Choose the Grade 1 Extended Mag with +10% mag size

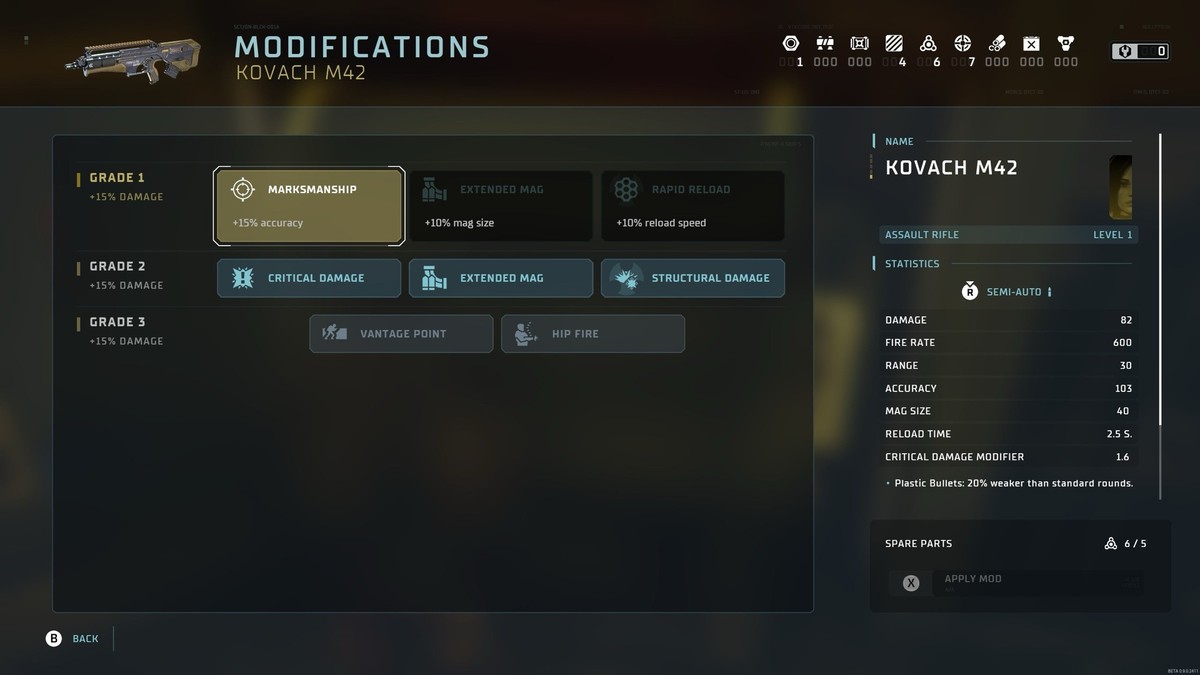tap(500, 205)
